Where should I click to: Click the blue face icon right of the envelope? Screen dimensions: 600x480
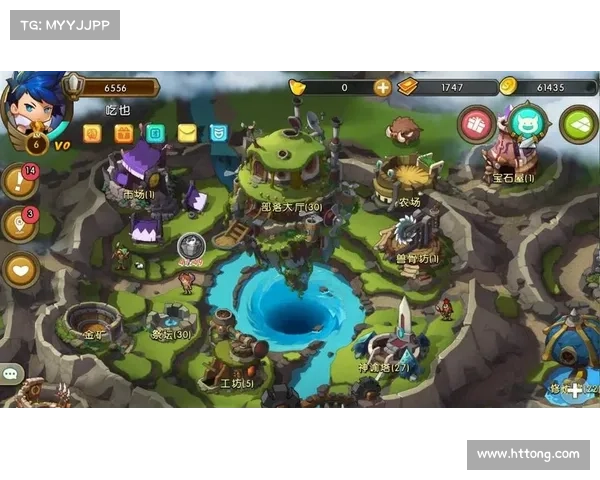coord(218,133)
